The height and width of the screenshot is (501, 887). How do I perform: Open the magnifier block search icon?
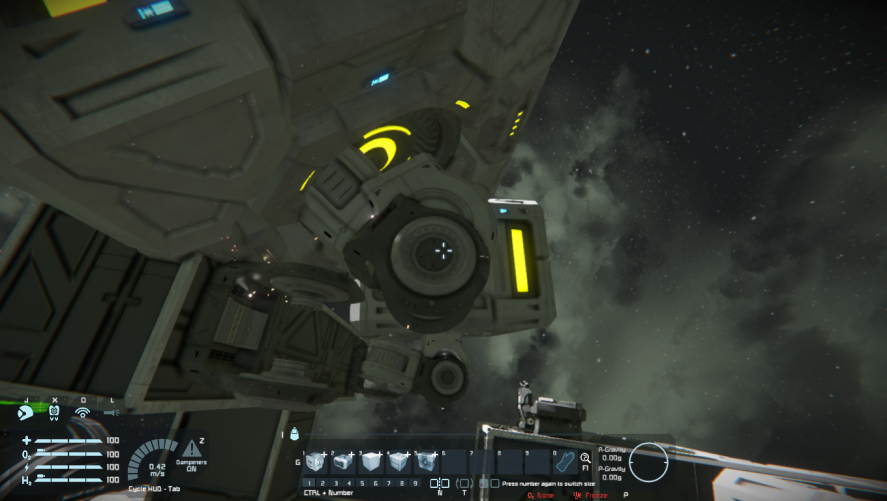(x=585, y=458)
